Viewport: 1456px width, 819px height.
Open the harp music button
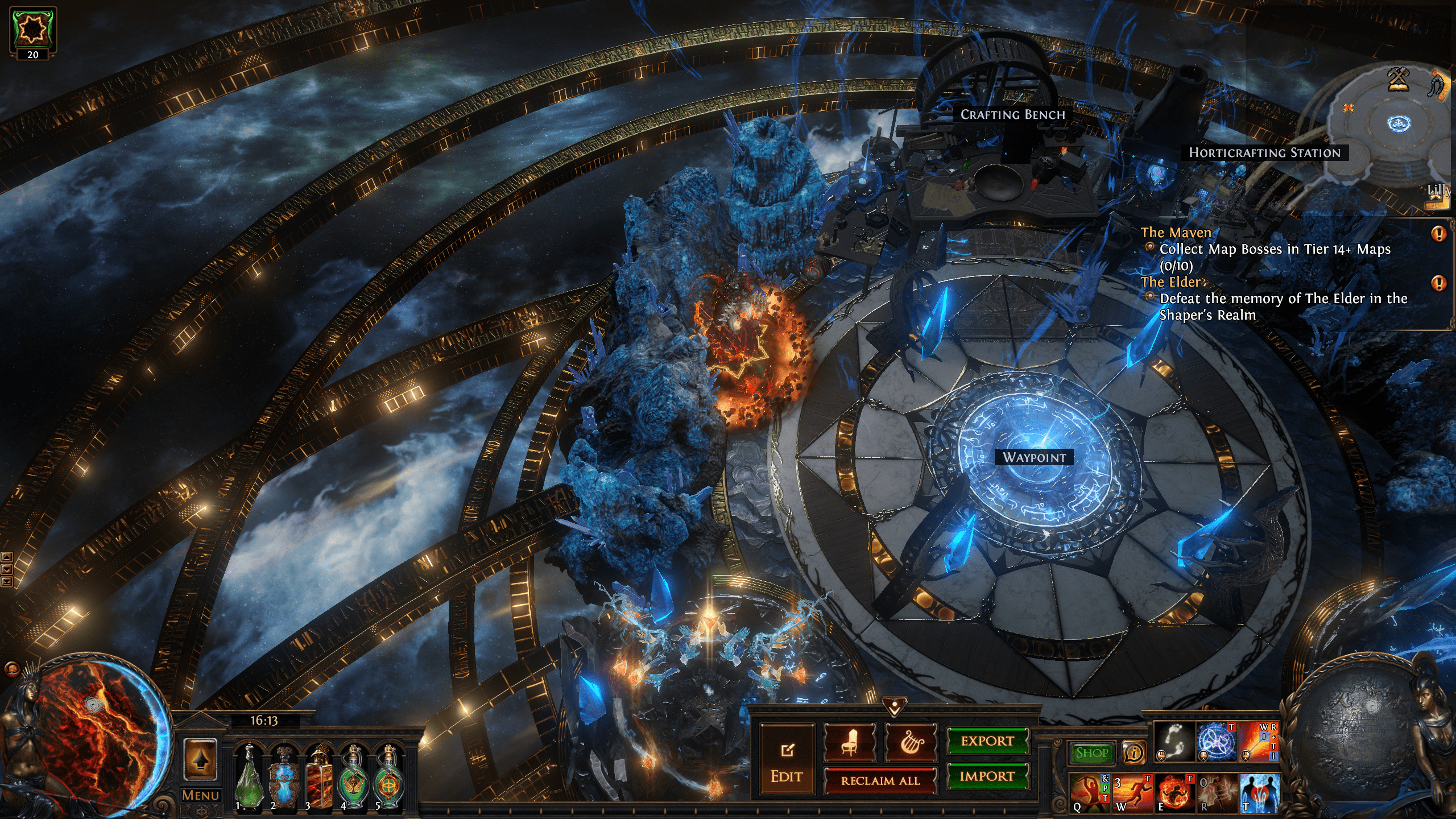pyautogui.click(x=911, y=742)
